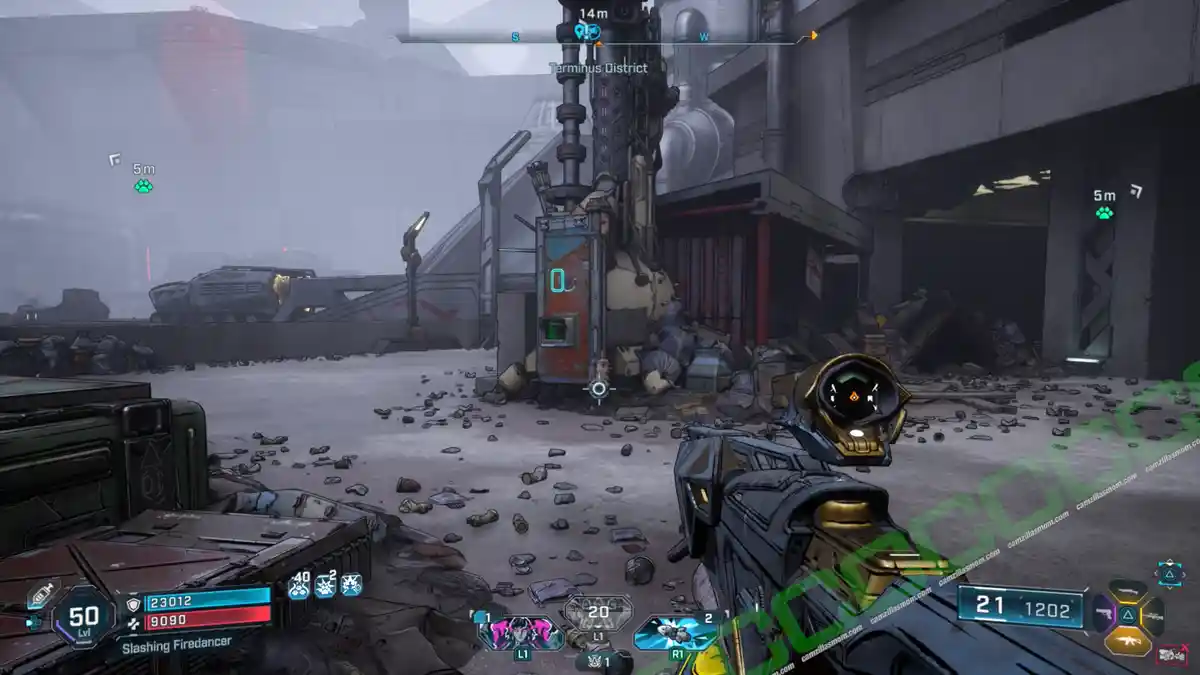Switch to the pistol in the purple slot

click(x=1103, y=613)
